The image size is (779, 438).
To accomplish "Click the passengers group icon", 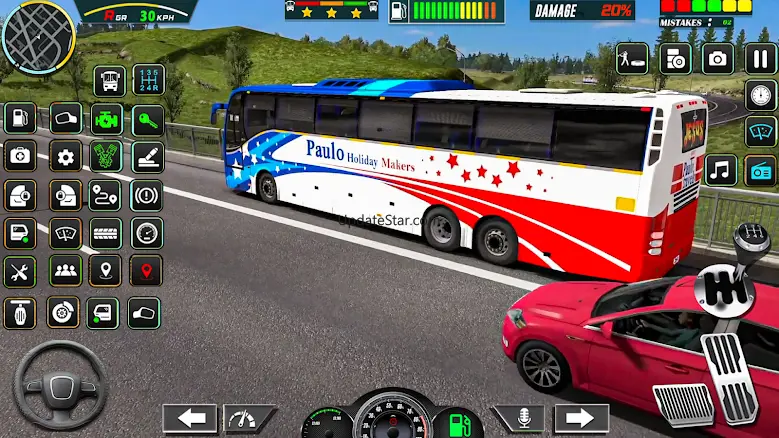I will pyautogui.click(x=66, y=271).
